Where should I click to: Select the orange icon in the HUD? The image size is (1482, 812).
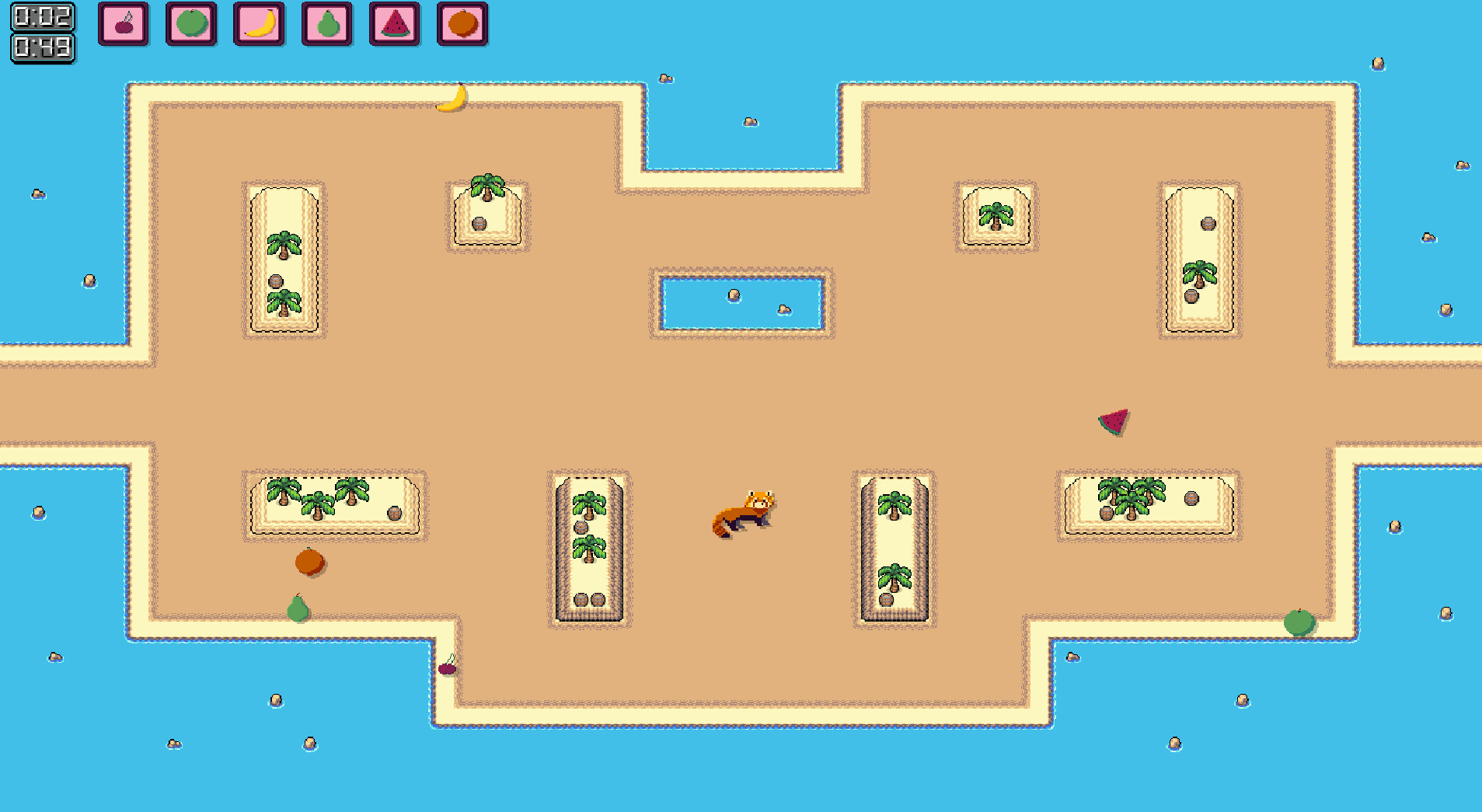tap(462, 24)
